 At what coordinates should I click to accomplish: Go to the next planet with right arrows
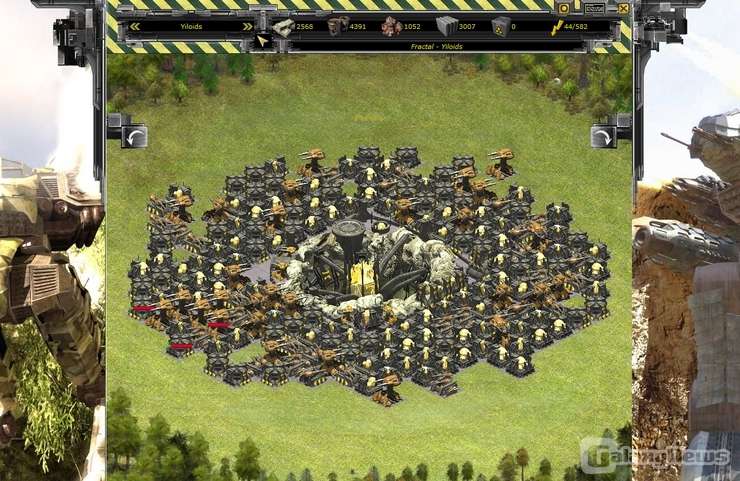tap(247, 27)
